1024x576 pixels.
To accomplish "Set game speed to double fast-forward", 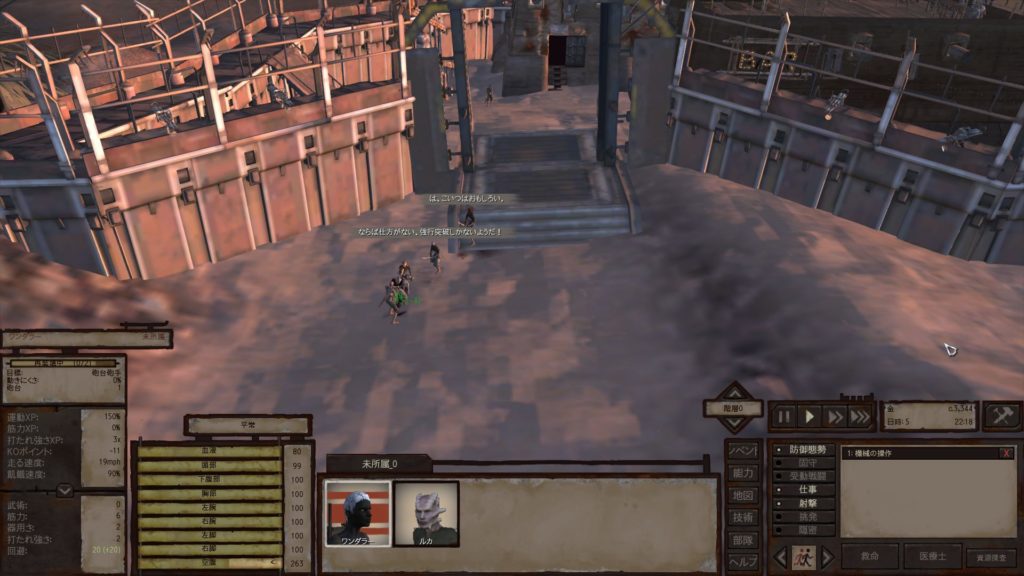I will click(836, 416).
